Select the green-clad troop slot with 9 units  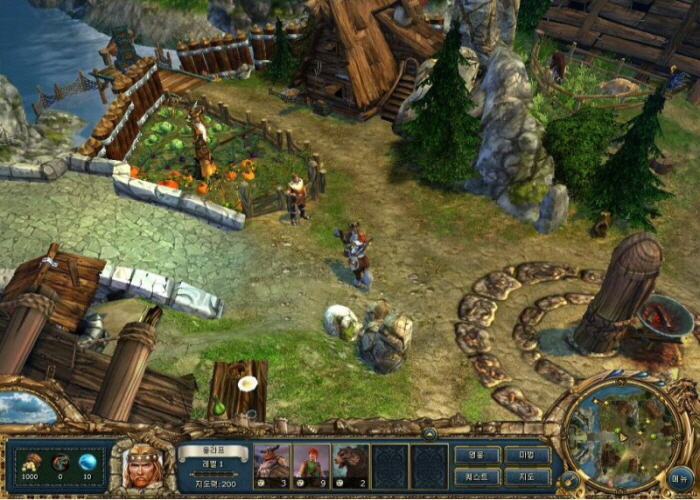coord(311,465)
